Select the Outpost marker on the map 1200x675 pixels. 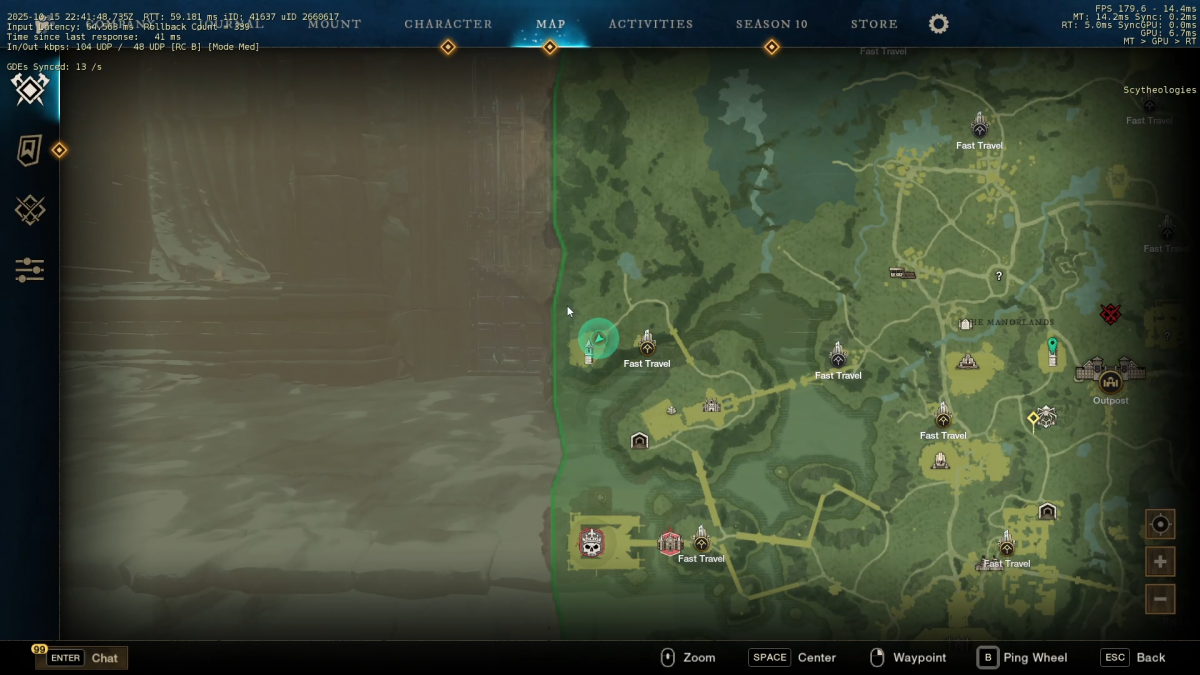pyautogui.click(x=1110, y=381)
